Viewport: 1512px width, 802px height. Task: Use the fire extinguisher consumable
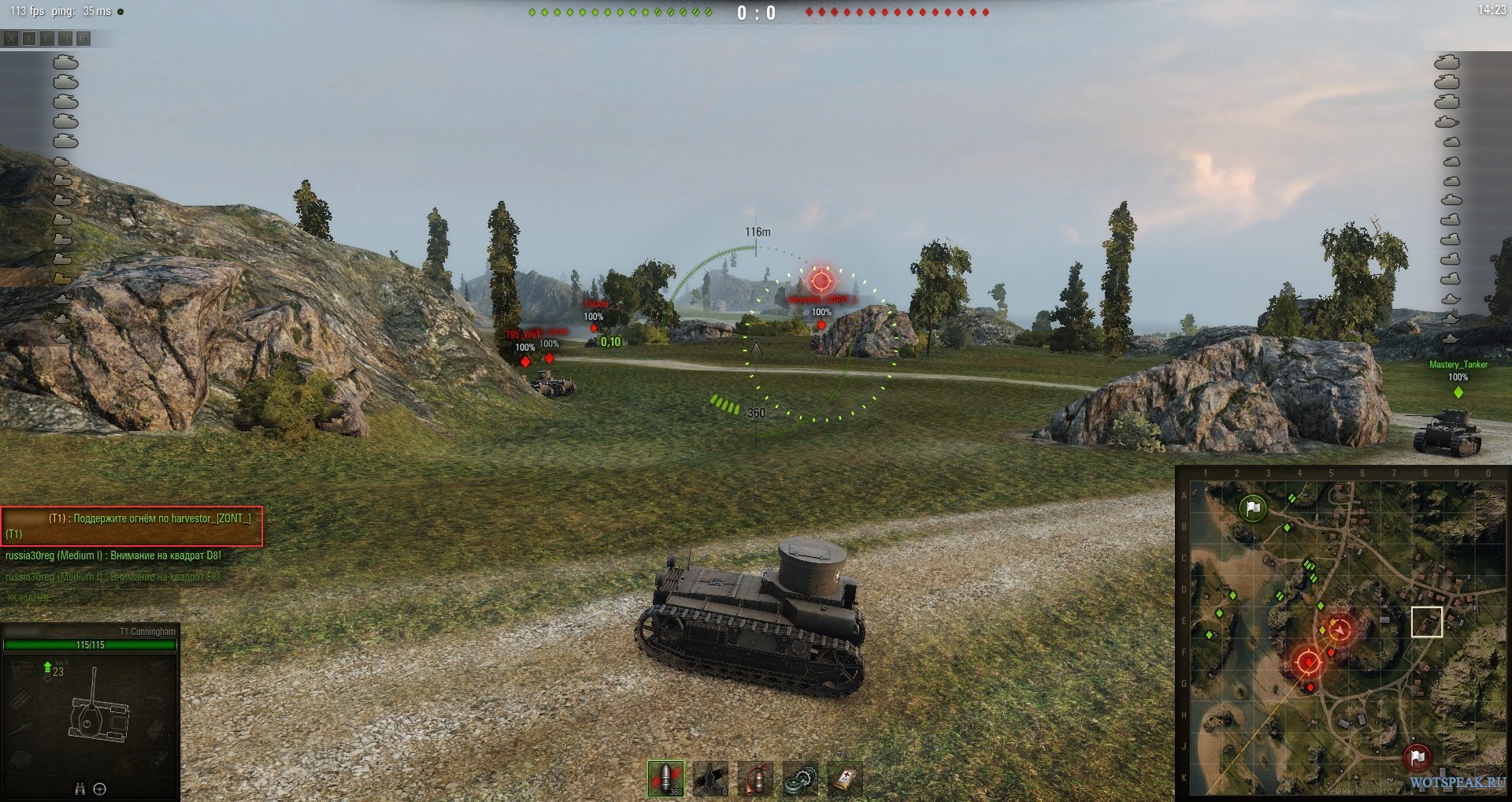click(x=755, y=778)
